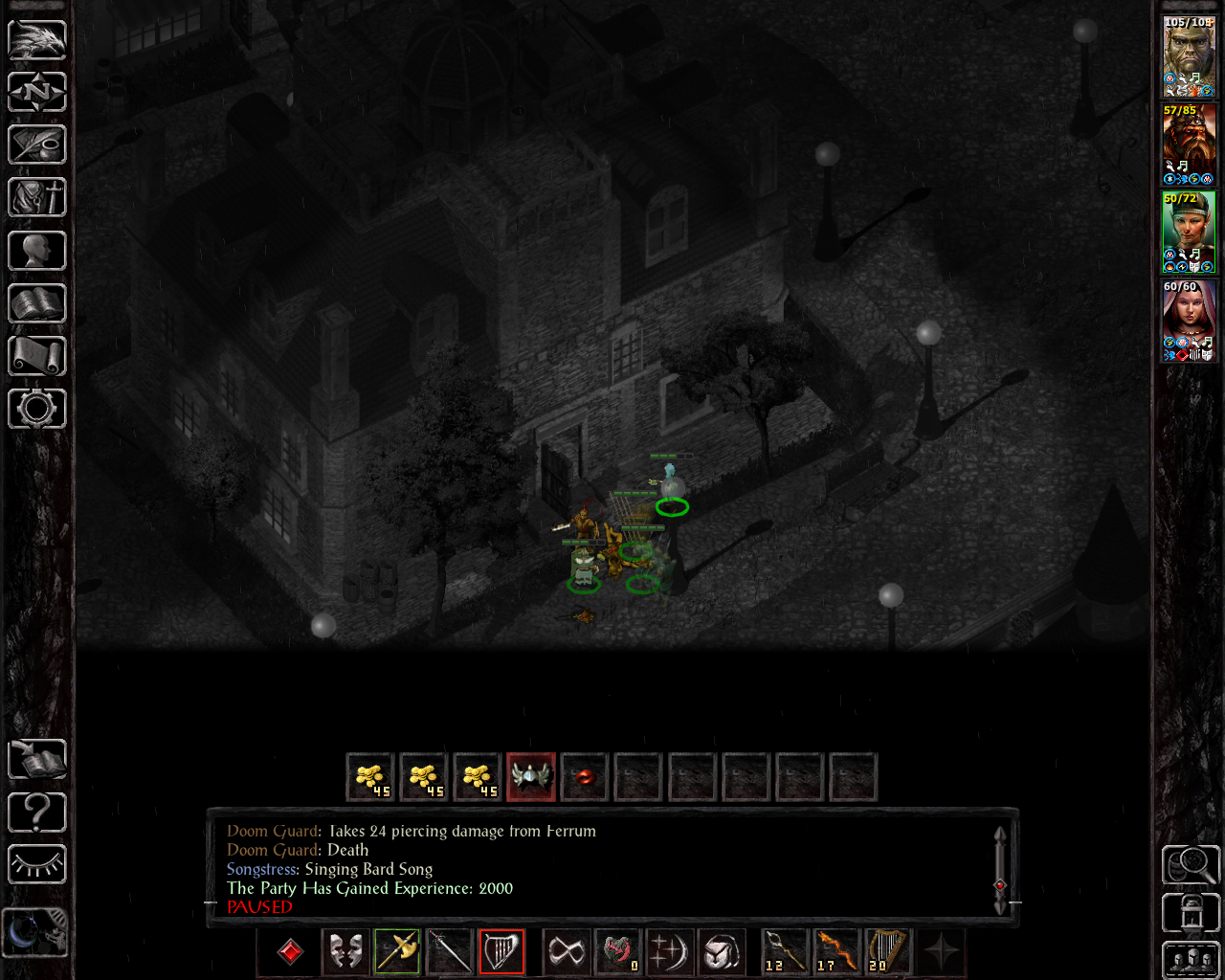Open the mage spellbook
1225x980 pixels.
(36, 302)
